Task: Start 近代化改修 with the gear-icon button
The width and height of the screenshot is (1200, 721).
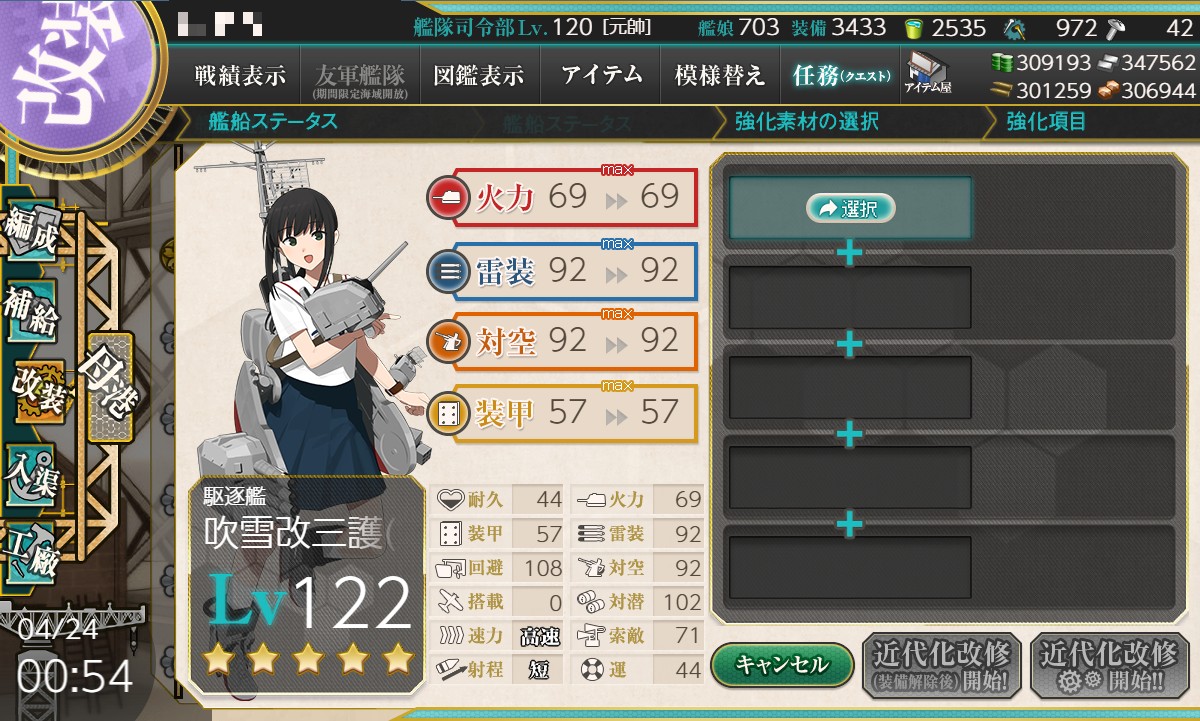Action: [x=1109, y=664]
